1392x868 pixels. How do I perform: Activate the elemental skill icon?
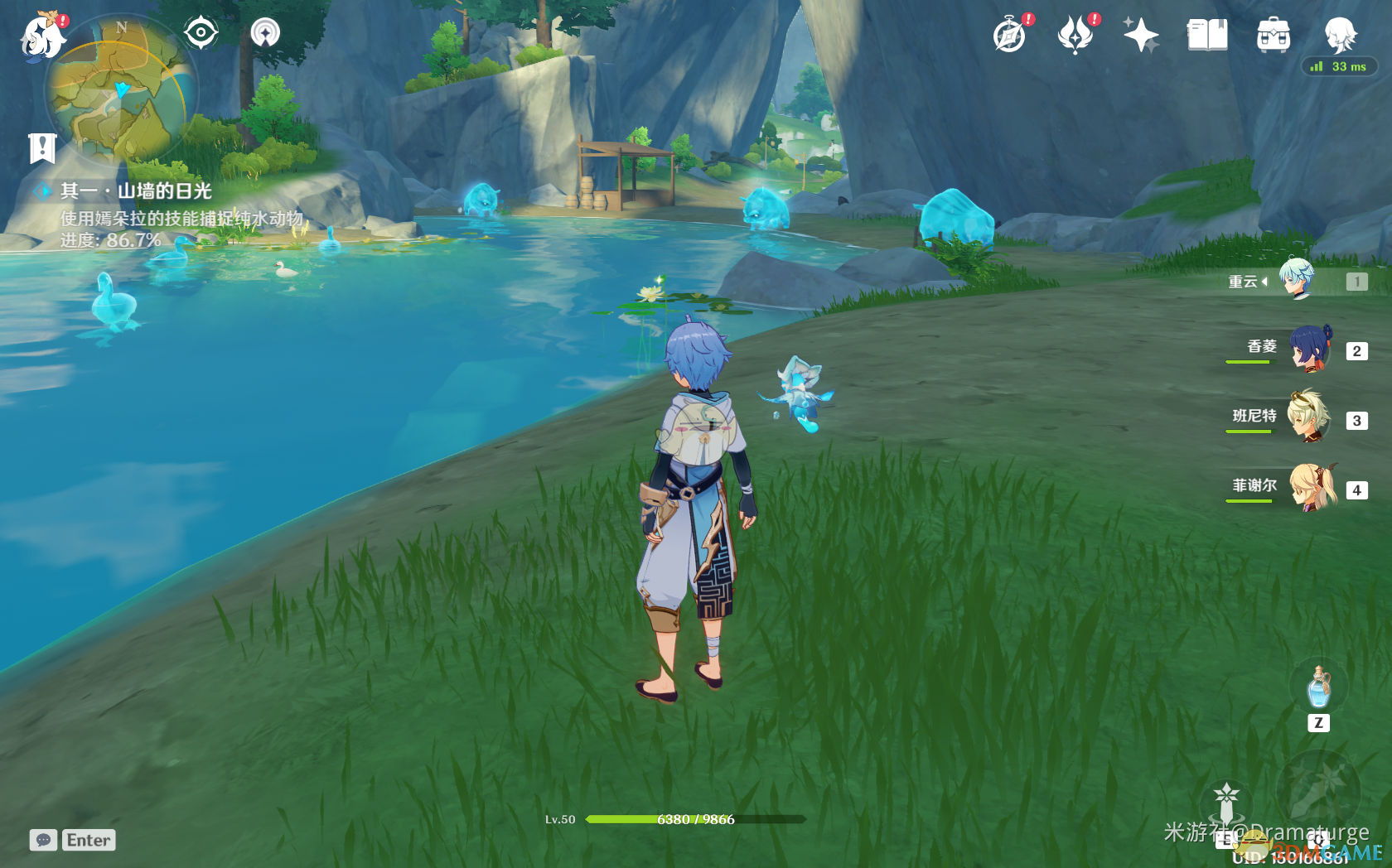(x=1226, y=805)
